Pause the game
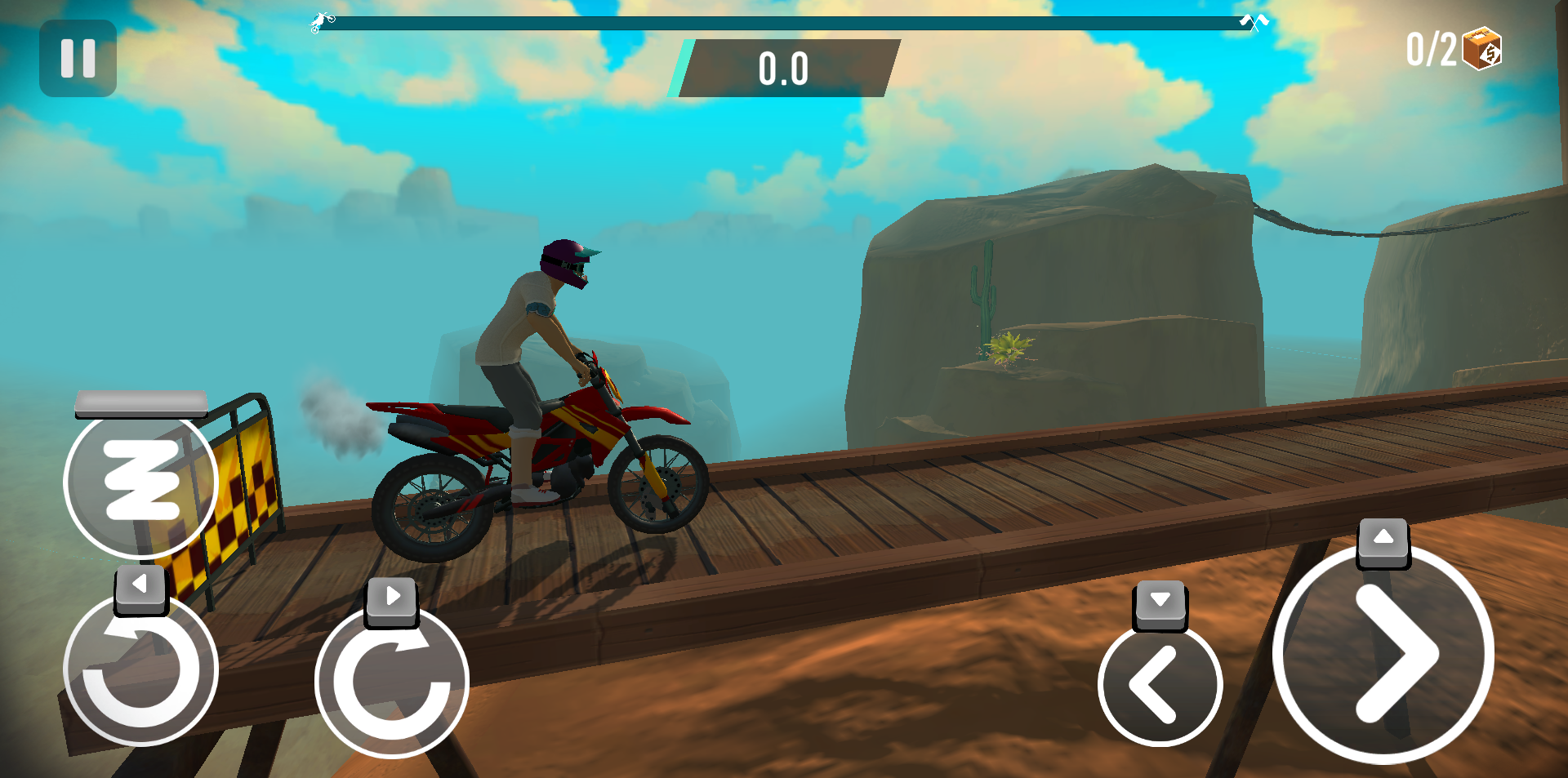The width and height of the screenshot is (1568, 778). click(78, 56)
